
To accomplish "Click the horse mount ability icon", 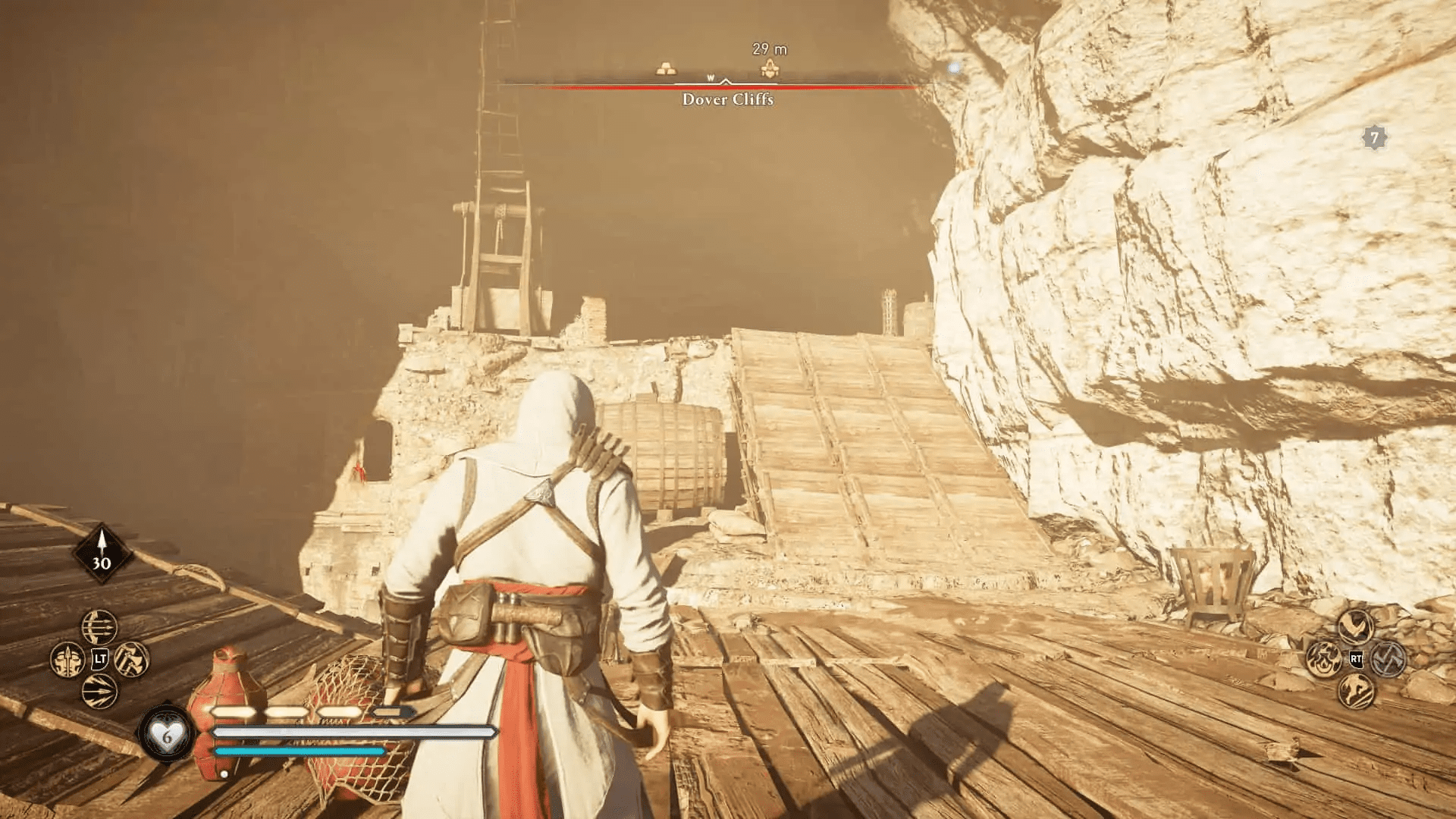I will (x=1355, y=689).
